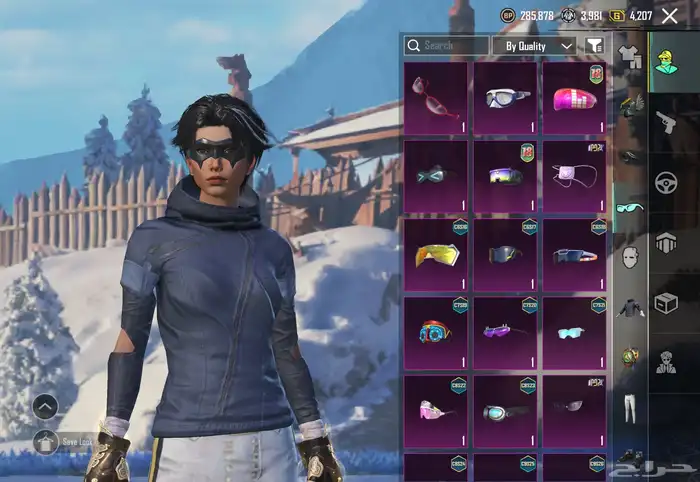Select the white swimming goggles item
Image resolution: width=700 pixels, height=482 pixels.
pos(505,97)
